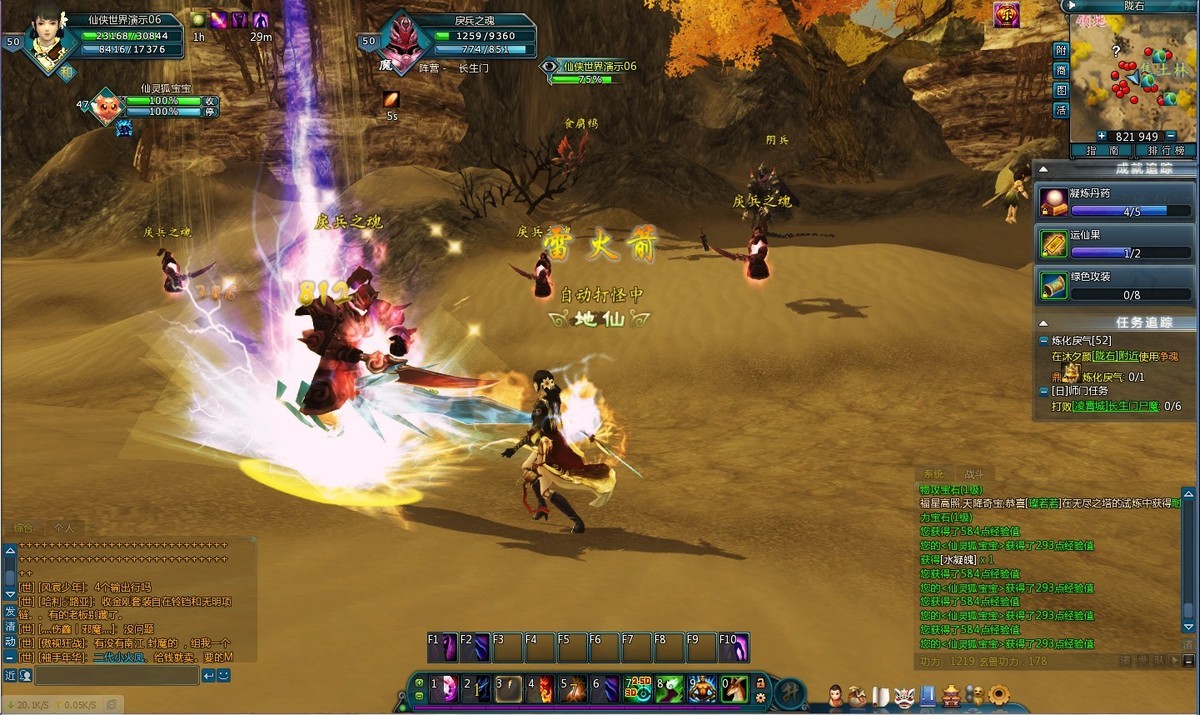Open the 指南 guide button
1200x715 pixels.
(x=1101, y=150)
